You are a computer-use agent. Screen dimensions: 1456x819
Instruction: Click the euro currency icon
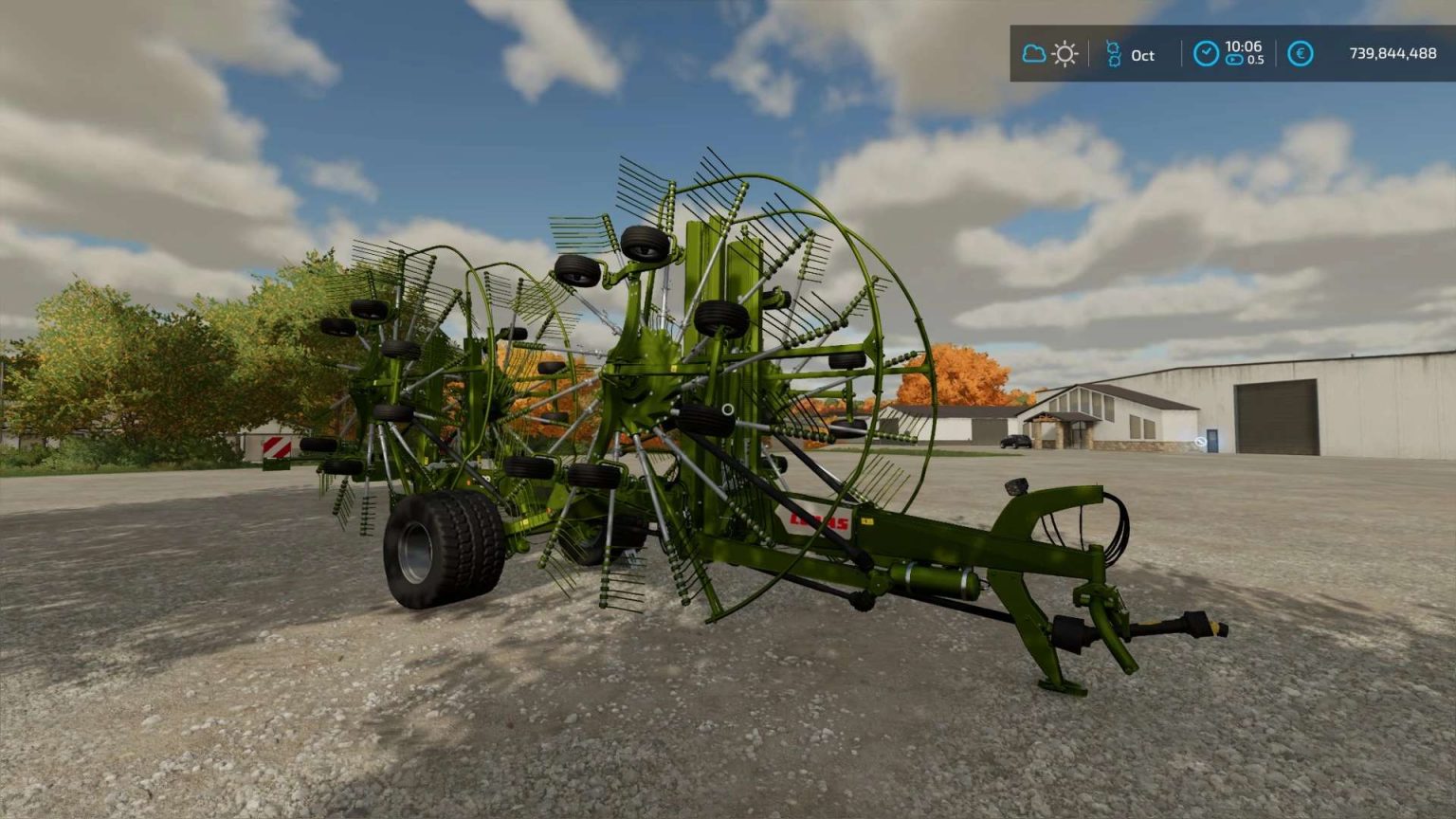(1301, 52)
